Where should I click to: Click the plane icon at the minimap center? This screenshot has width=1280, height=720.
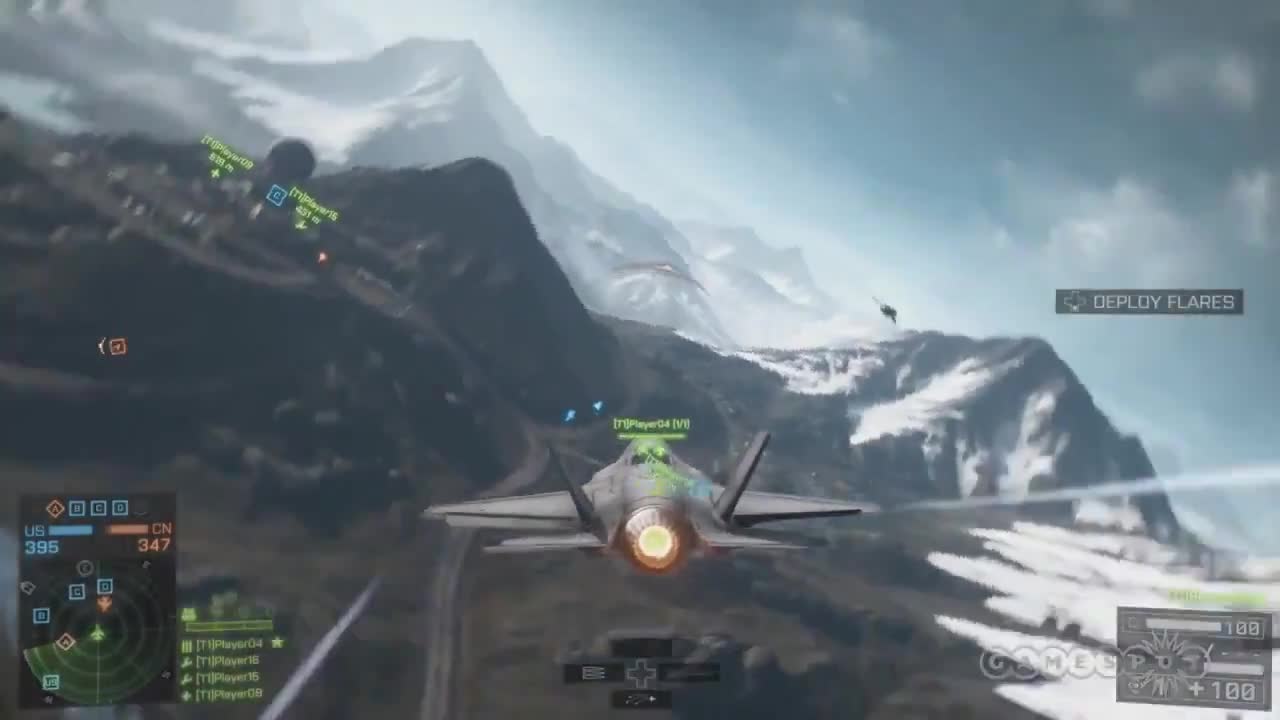coord(97,633)
